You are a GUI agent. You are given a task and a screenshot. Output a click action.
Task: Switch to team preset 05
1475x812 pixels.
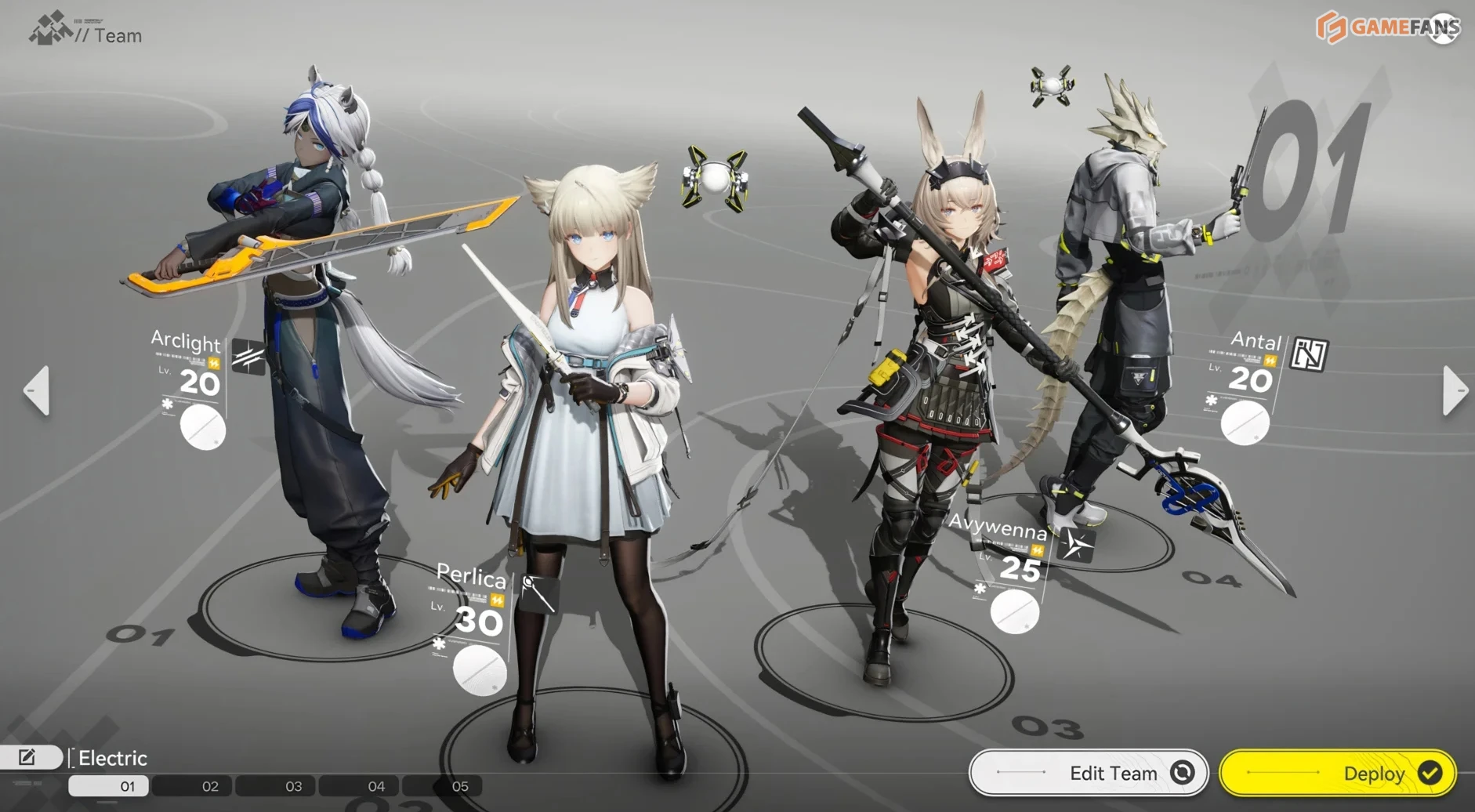pyautogui.click(x=460, y=786)
